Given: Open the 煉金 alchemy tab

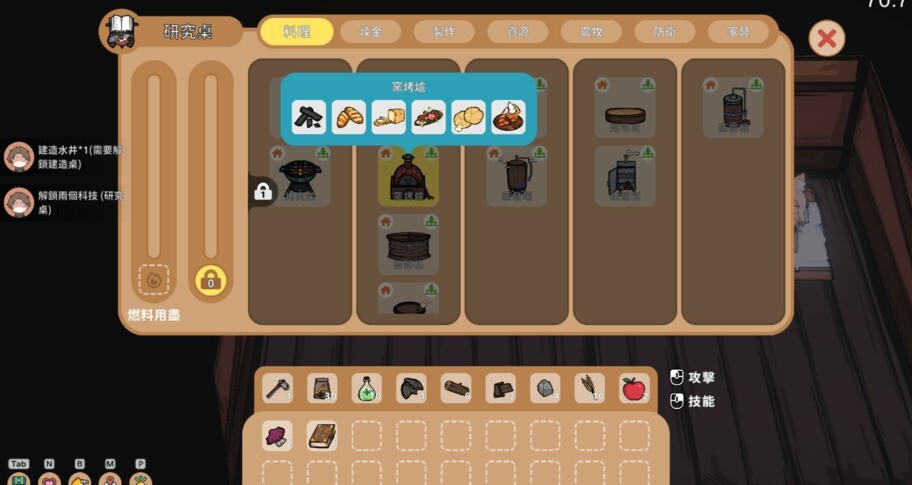Looking at the screenshot, I should click(x=370, y=32).
